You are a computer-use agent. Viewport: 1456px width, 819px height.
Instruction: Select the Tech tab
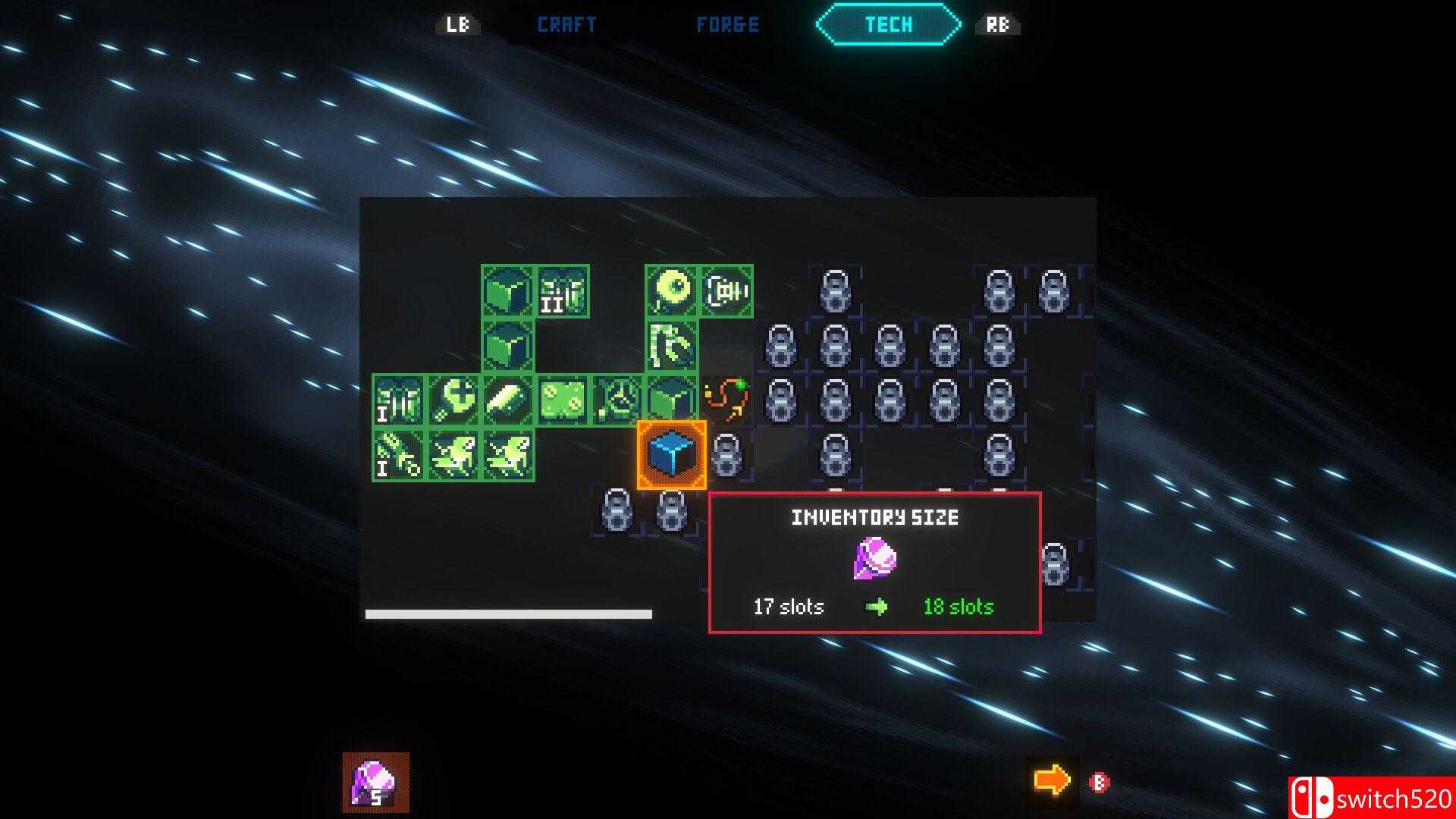tap(888, 25)
